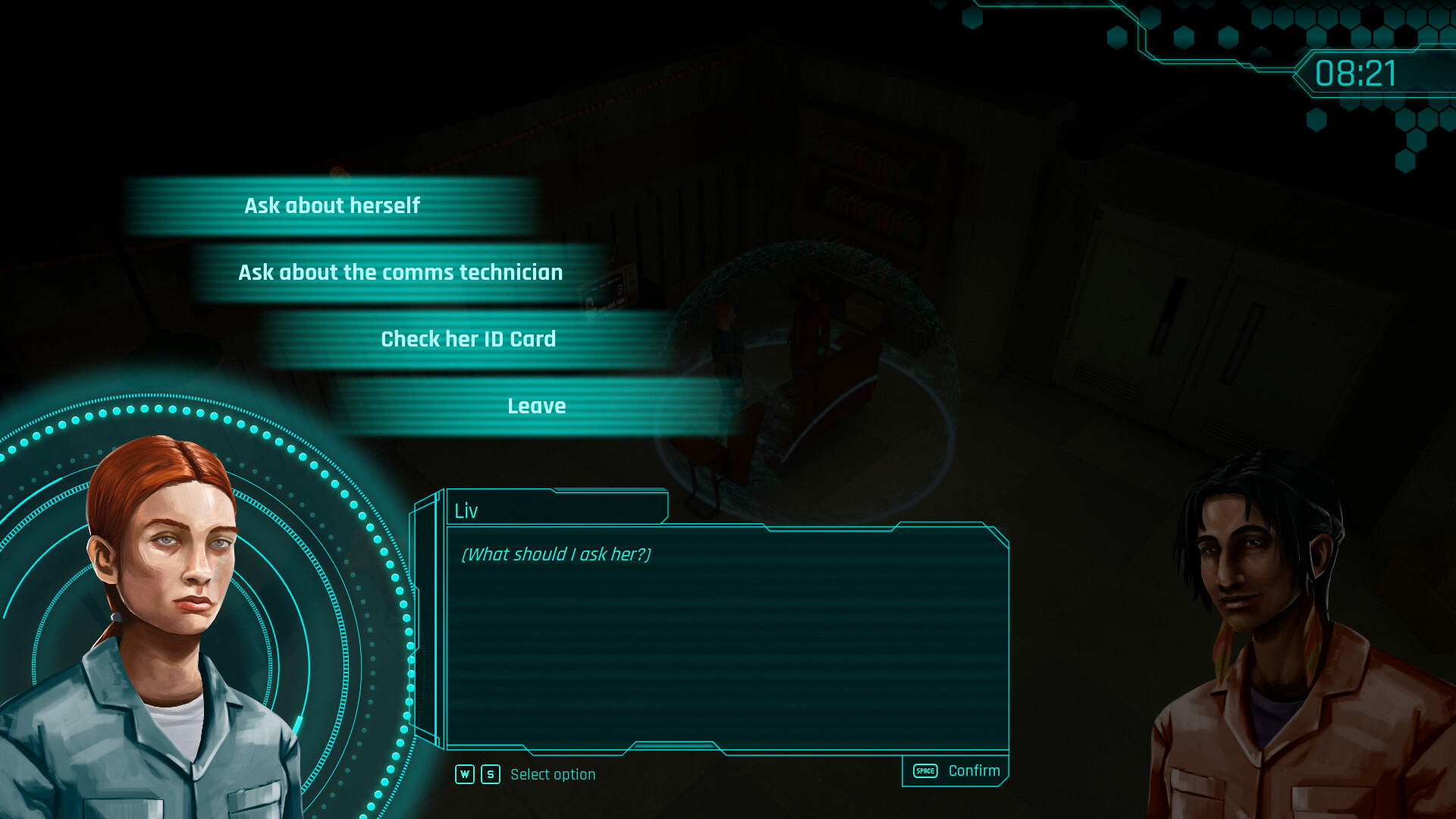The width and height of the screenshot is (1456, 819).
Task: Click the W key icon for select option
Action: [x=465, y=774]
